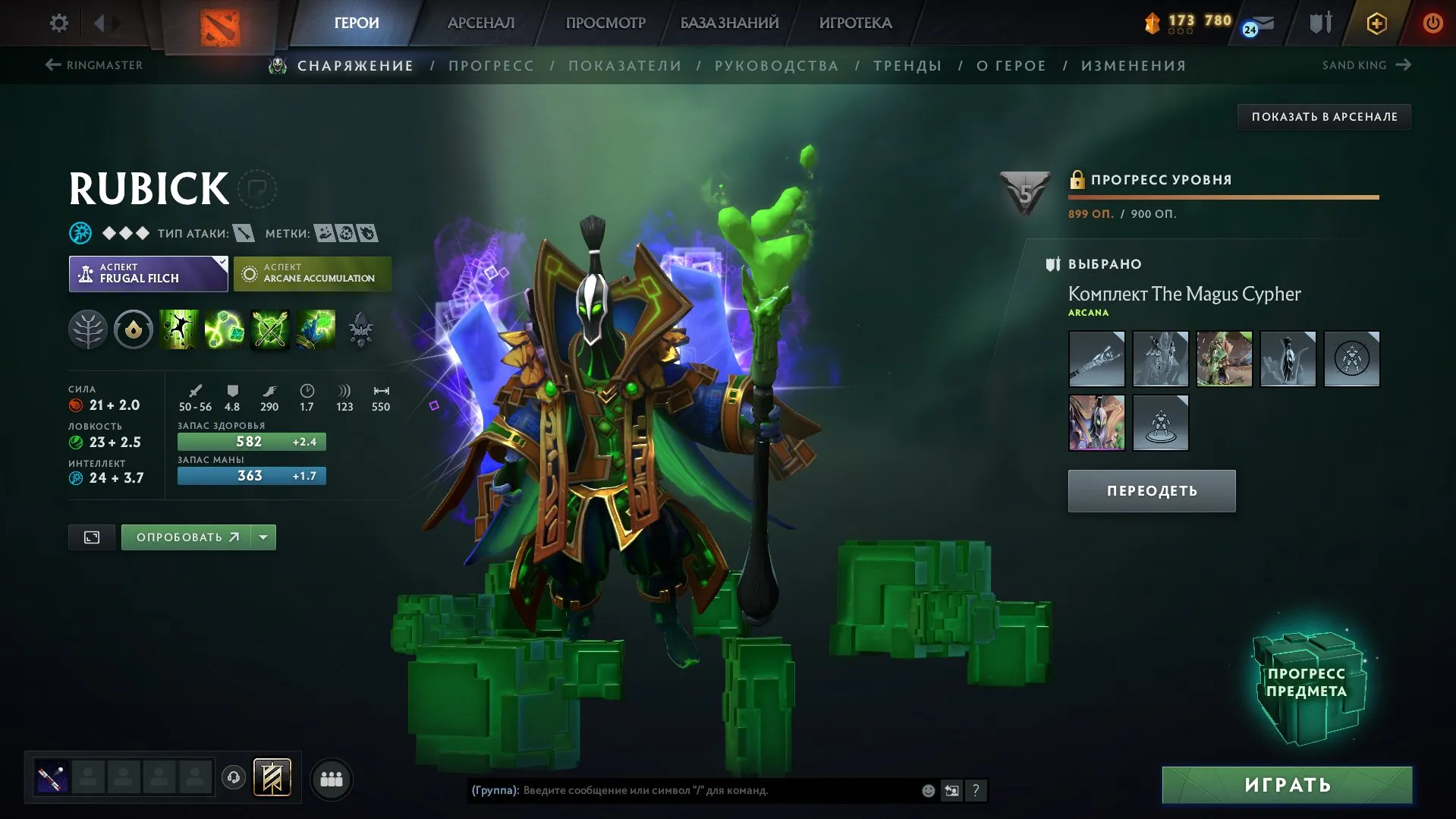Click the innate ability droplet icon
This screenshot has width=1456, height=819.
(x=134, y=329)
